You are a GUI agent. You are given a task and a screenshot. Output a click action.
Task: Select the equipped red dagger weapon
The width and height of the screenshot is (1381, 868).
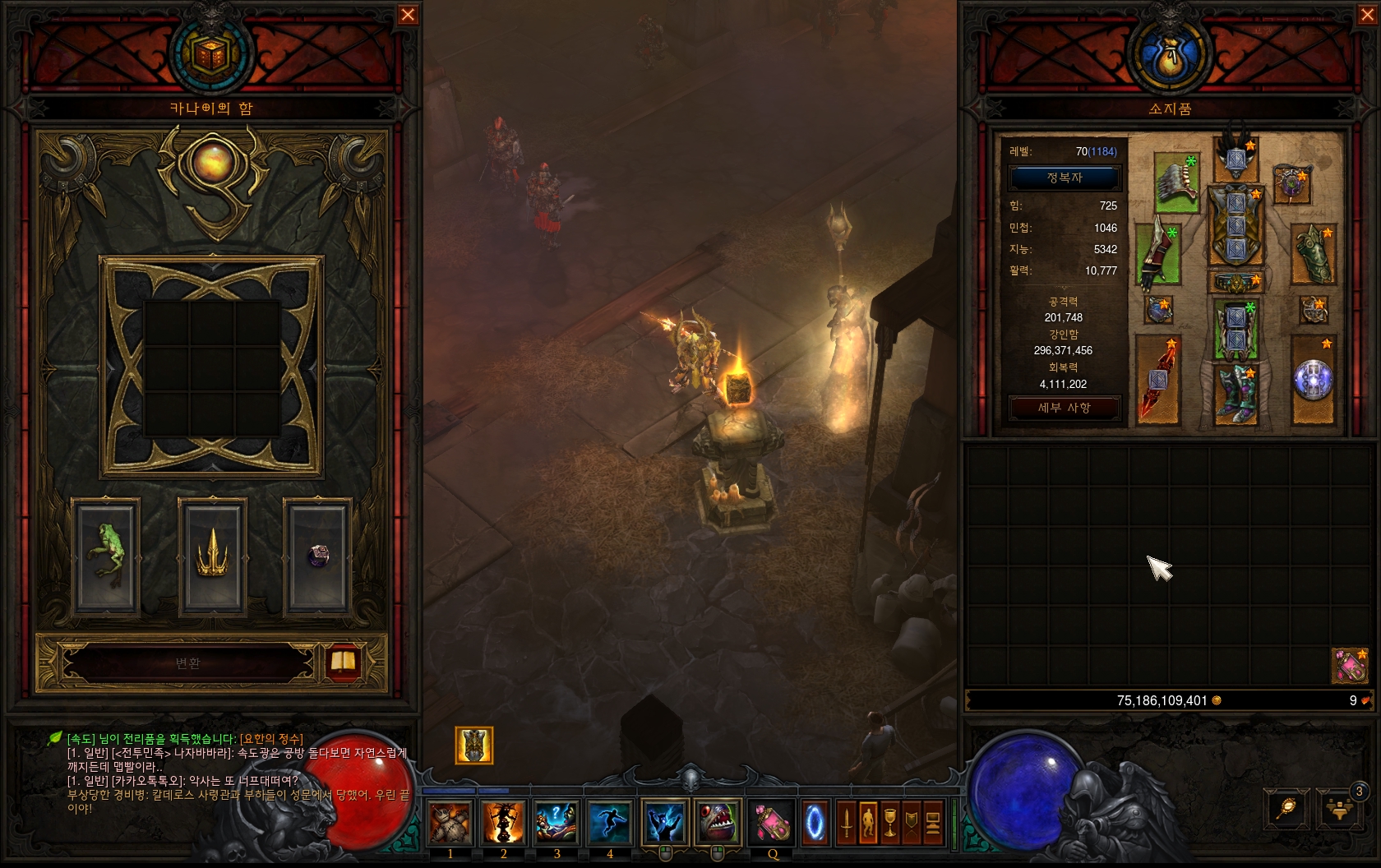tap(1157, 380)
